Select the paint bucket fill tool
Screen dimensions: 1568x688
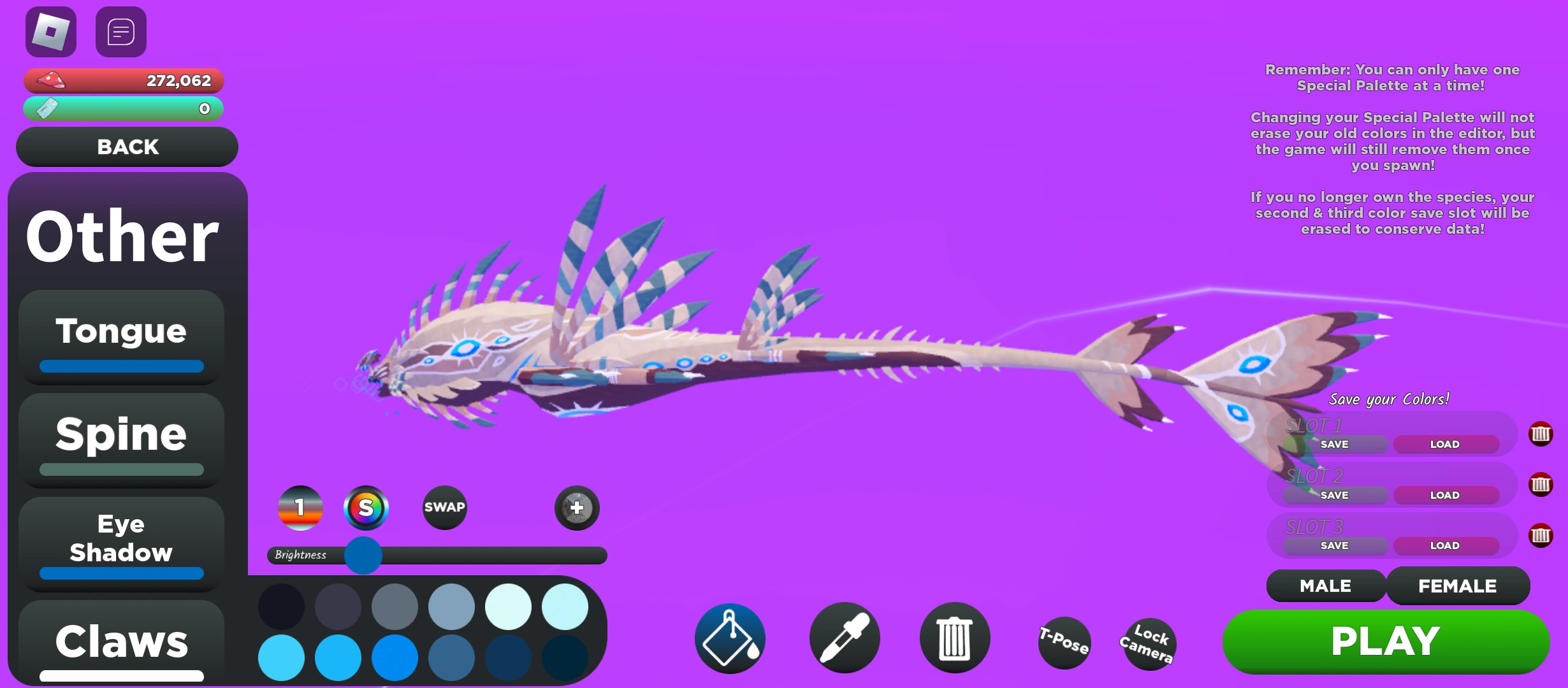pos(729,637)
